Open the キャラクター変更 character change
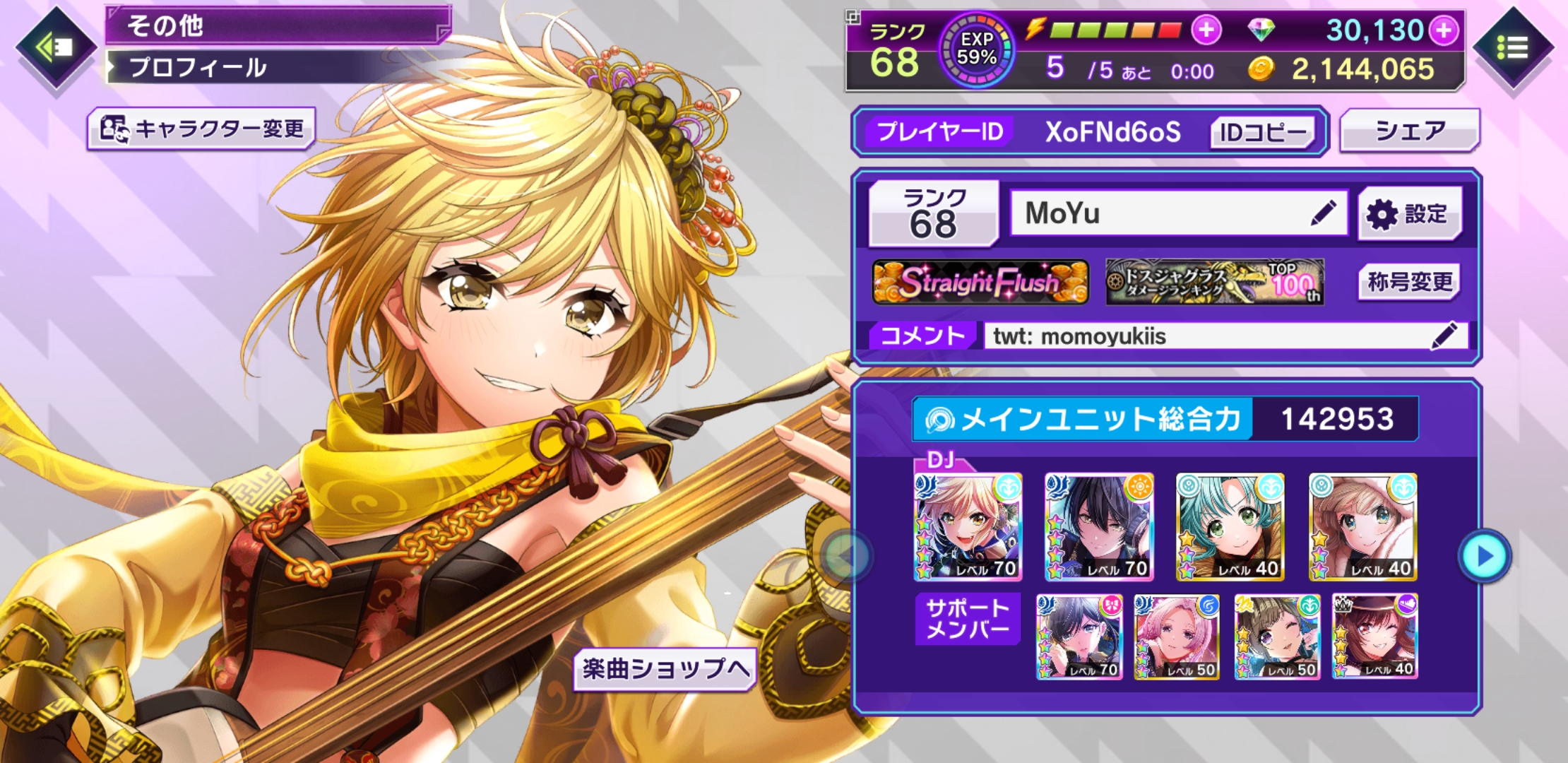 (x=202, y=129)
